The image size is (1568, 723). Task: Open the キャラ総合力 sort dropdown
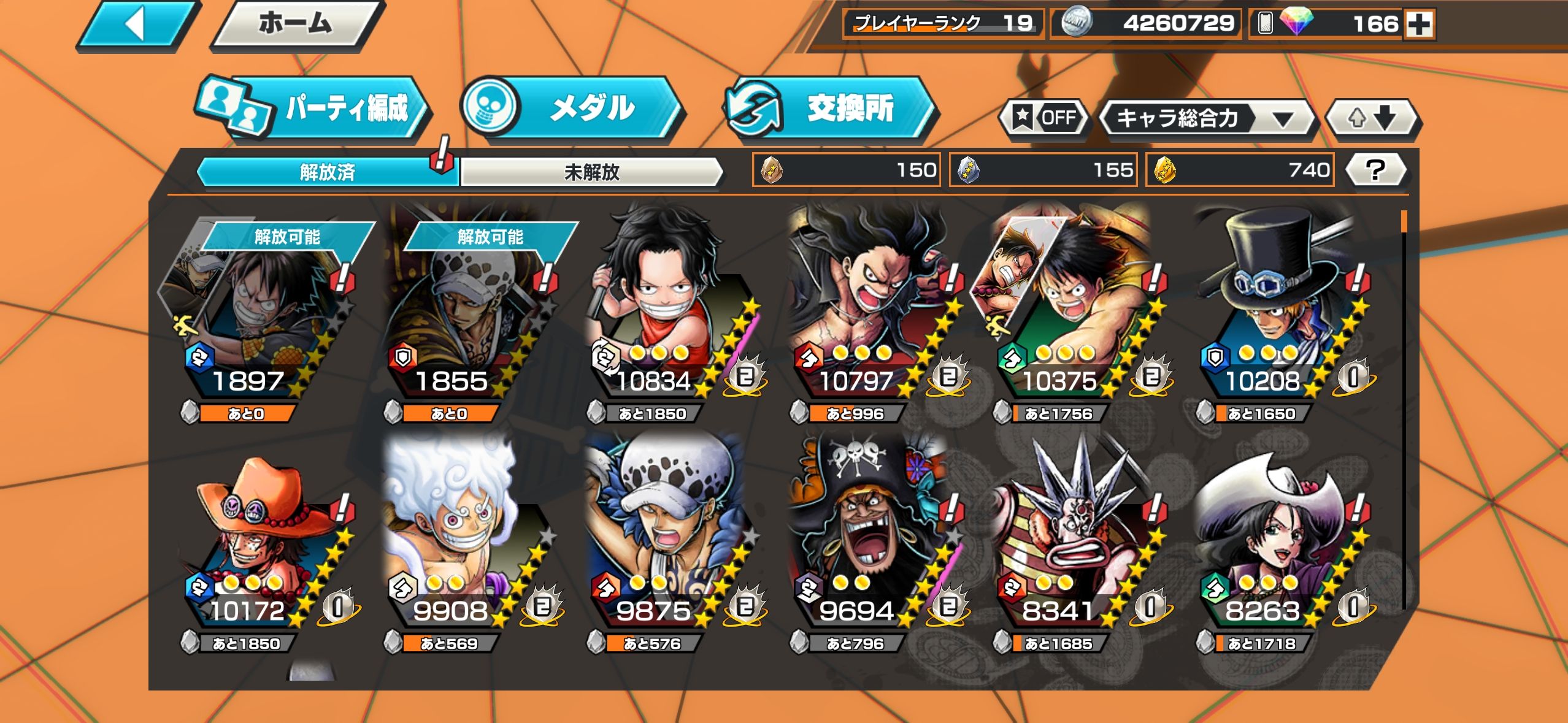tap(1205, 118)
